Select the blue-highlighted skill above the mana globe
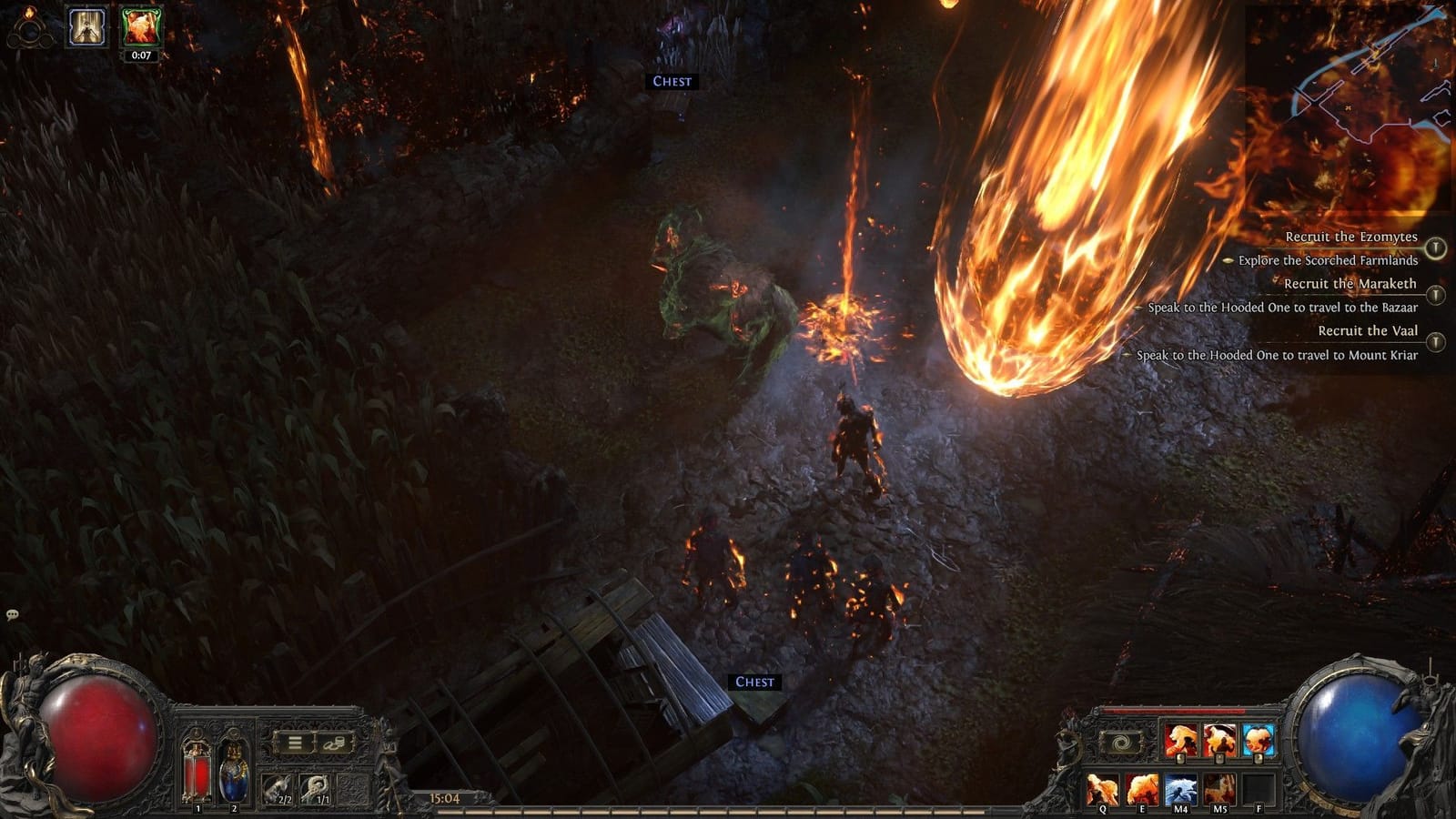Screen dimensions: 1456x819 1258,739
